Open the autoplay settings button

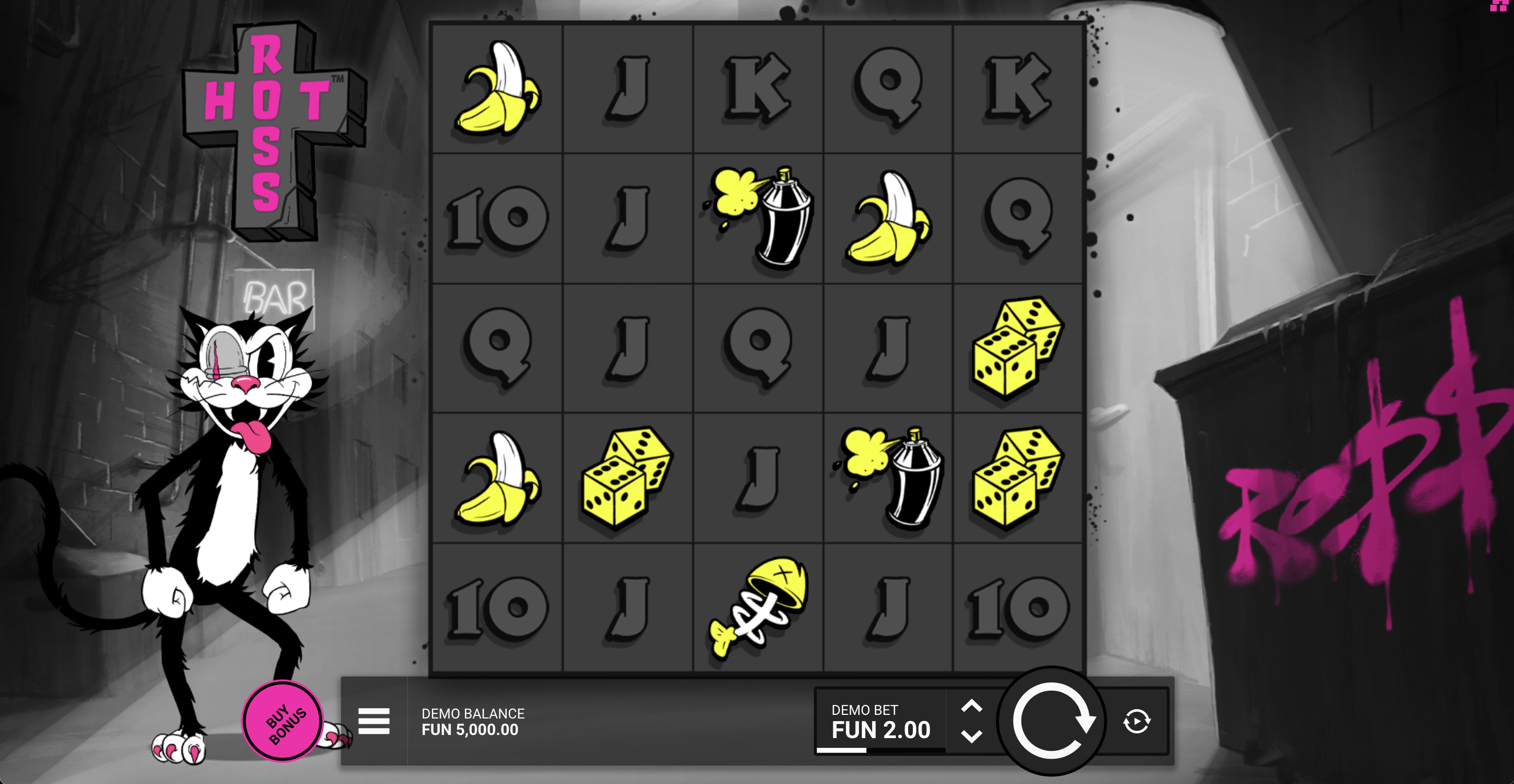click(x=1137, y=721)
